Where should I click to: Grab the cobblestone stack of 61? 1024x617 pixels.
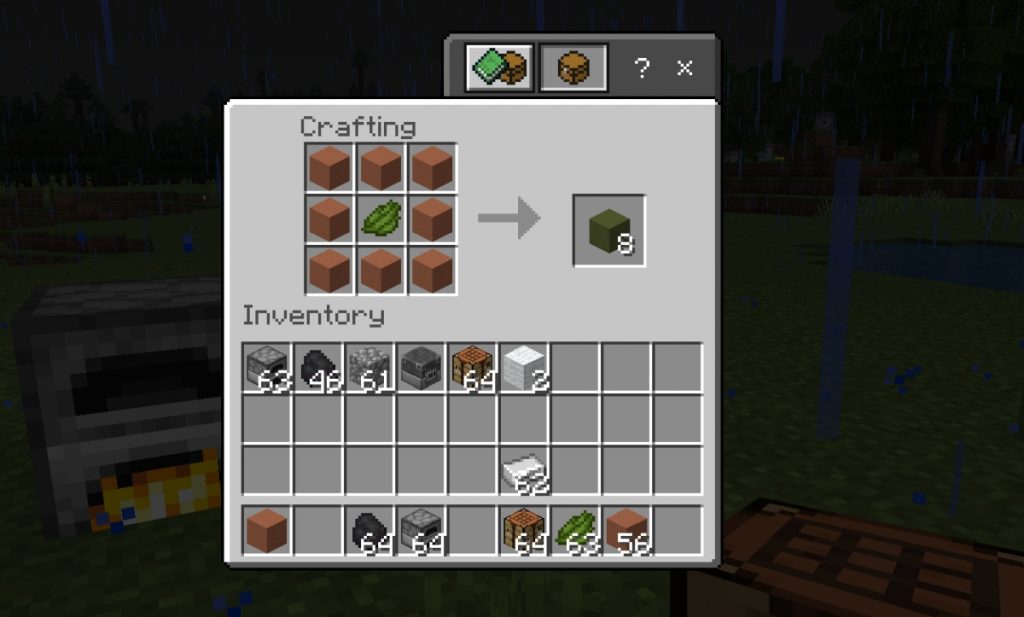point(369,368)
